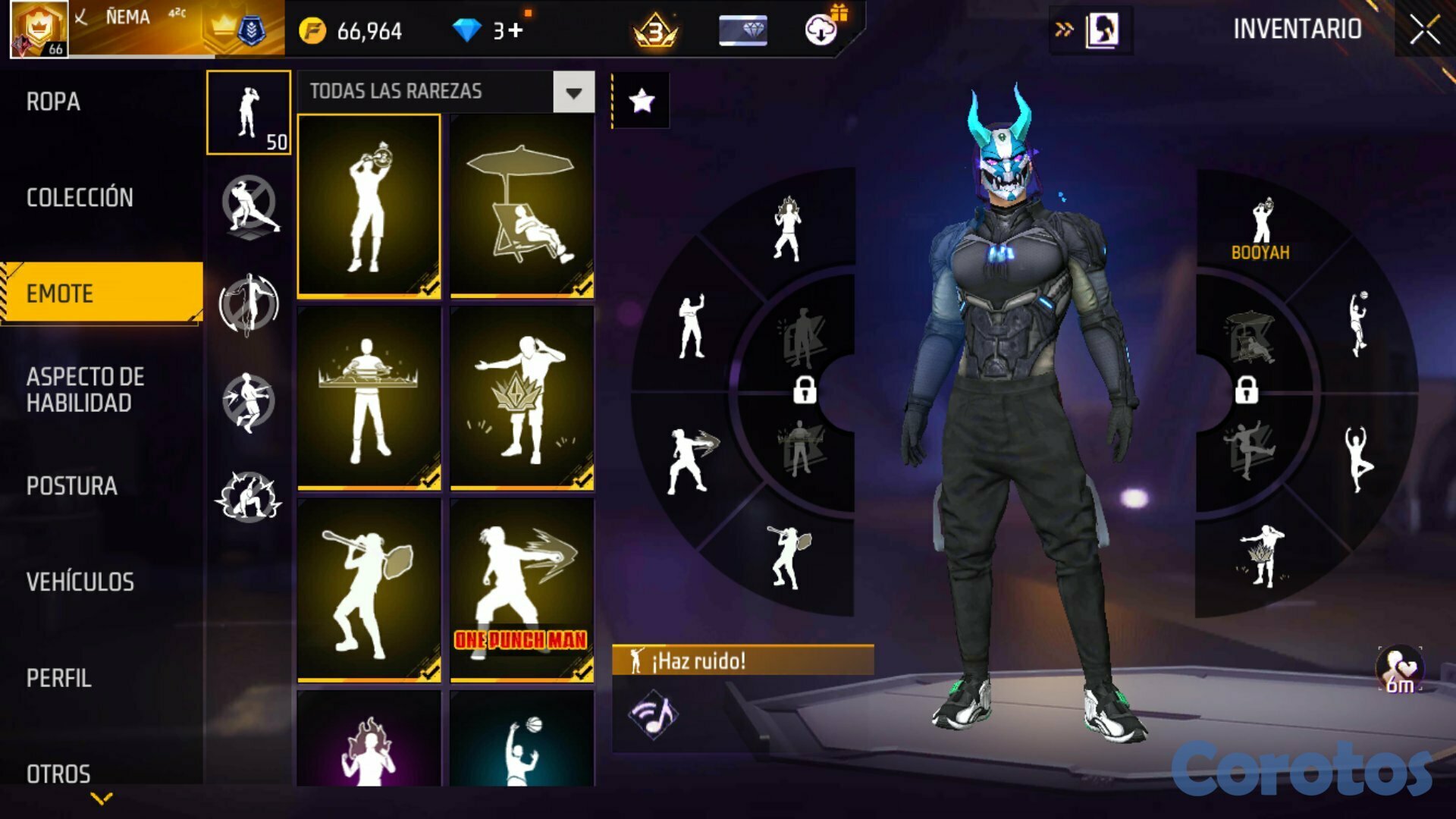Viewport: 1456px width, 819px height.
Task: Go to the Vehículos section
Action: (x=80, y=582)
